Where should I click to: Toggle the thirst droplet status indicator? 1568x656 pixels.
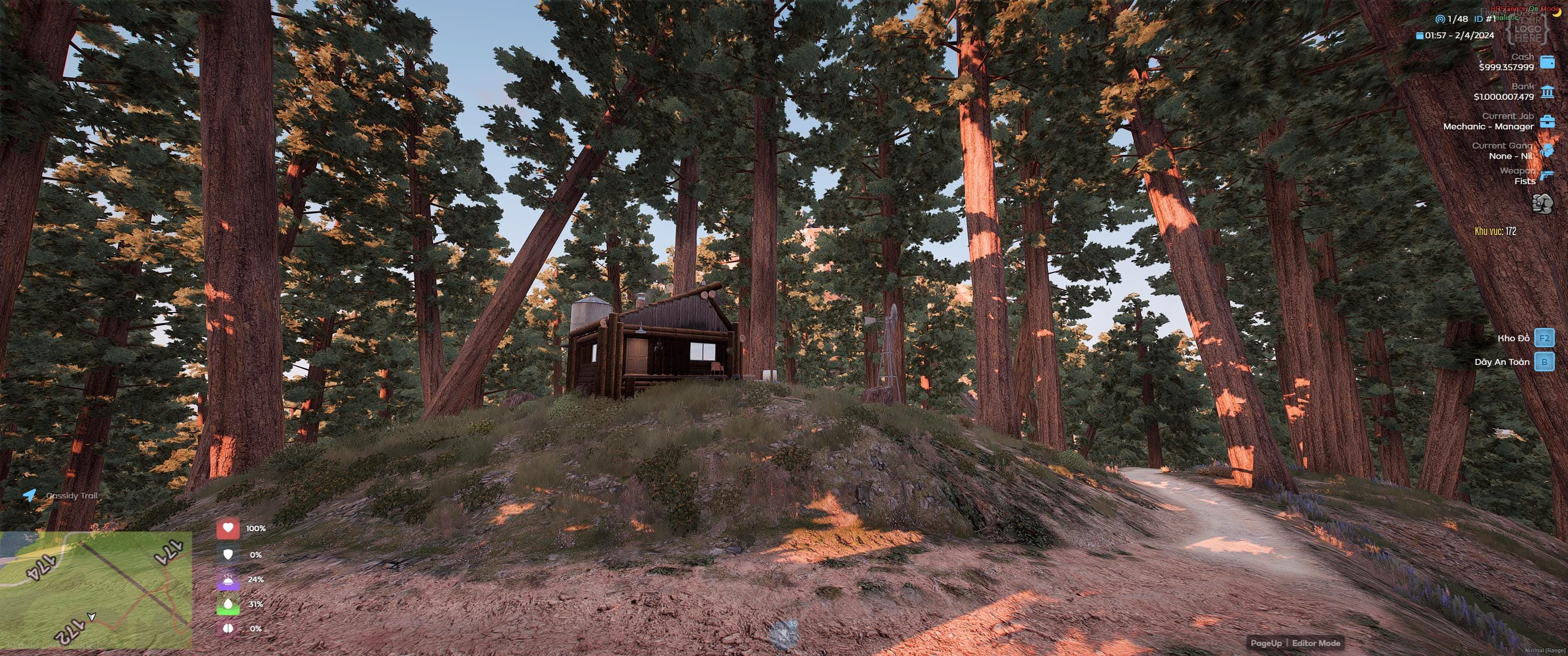[228, 603]
